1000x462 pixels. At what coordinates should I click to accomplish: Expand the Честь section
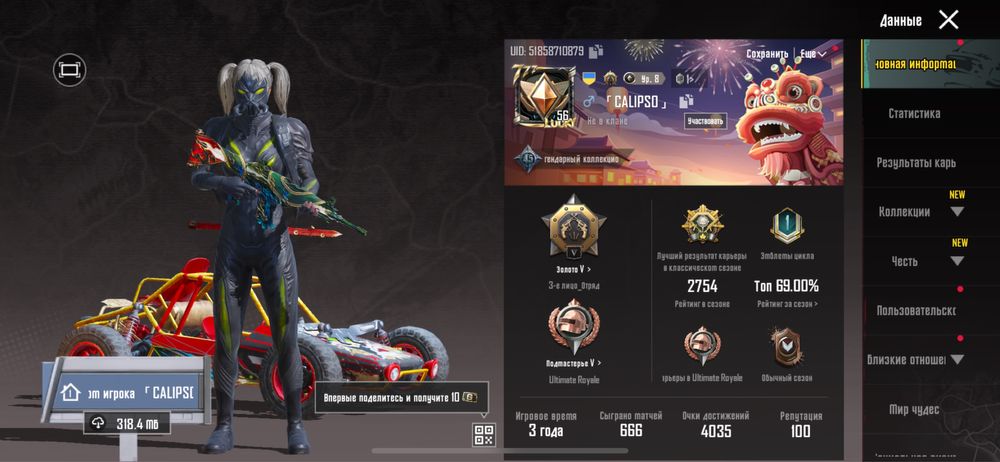pyautogui.click(x=916, y=261)
